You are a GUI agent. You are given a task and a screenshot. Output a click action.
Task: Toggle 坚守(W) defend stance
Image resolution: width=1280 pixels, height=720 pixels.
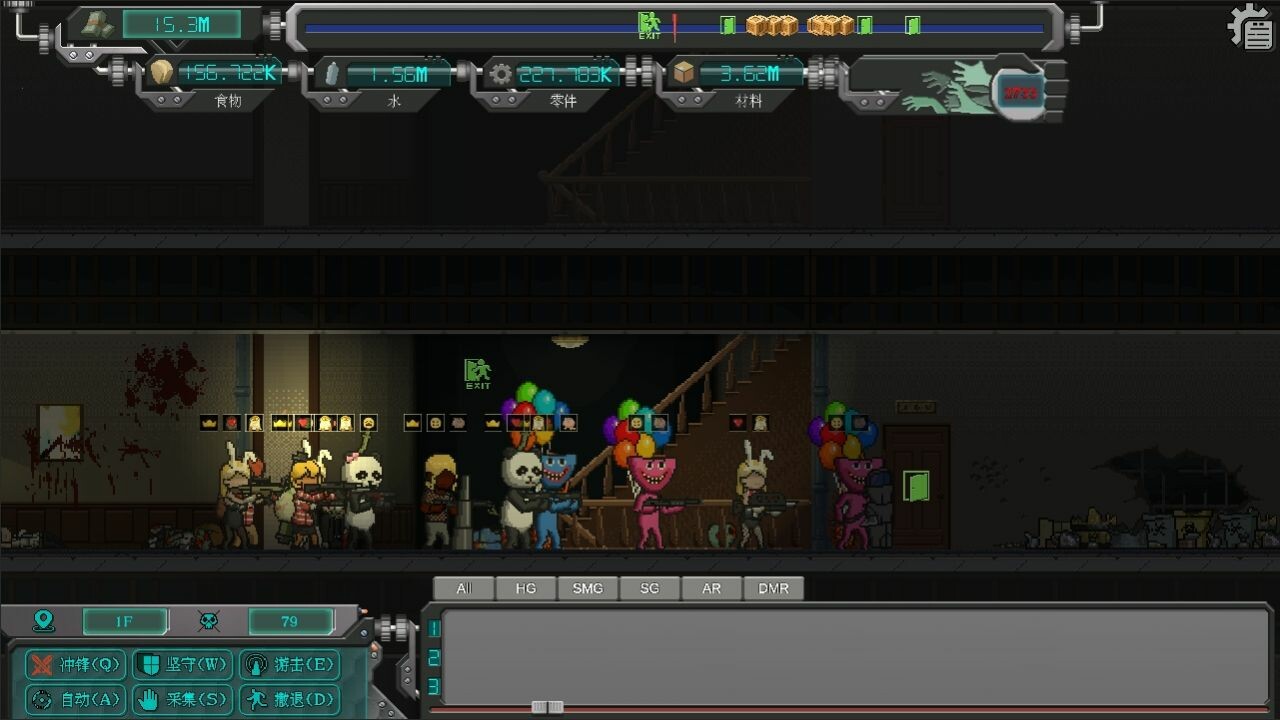(x=181, y=665)
